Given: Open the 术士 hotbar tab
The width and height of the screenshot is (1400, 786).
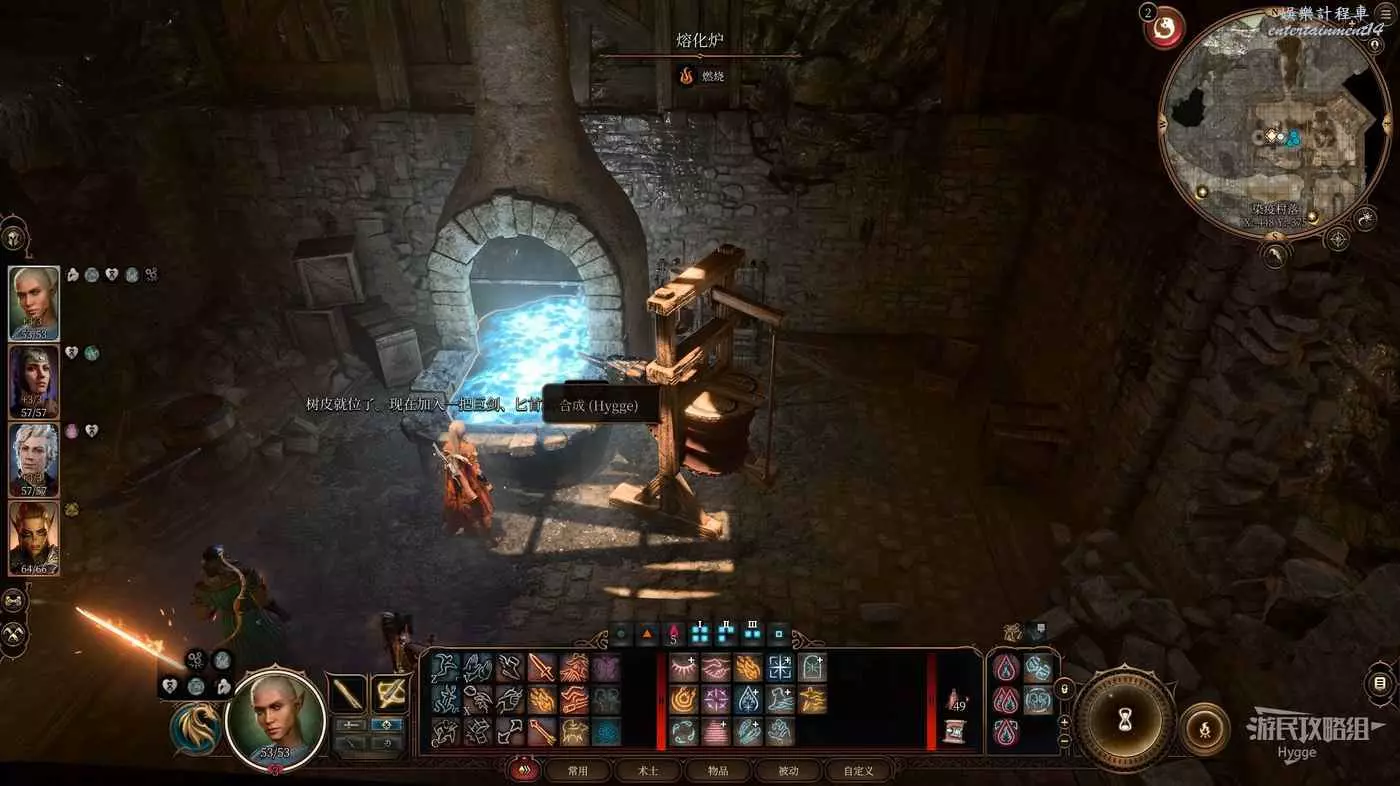Looking at the screenshot, I should tap(647, 771).
